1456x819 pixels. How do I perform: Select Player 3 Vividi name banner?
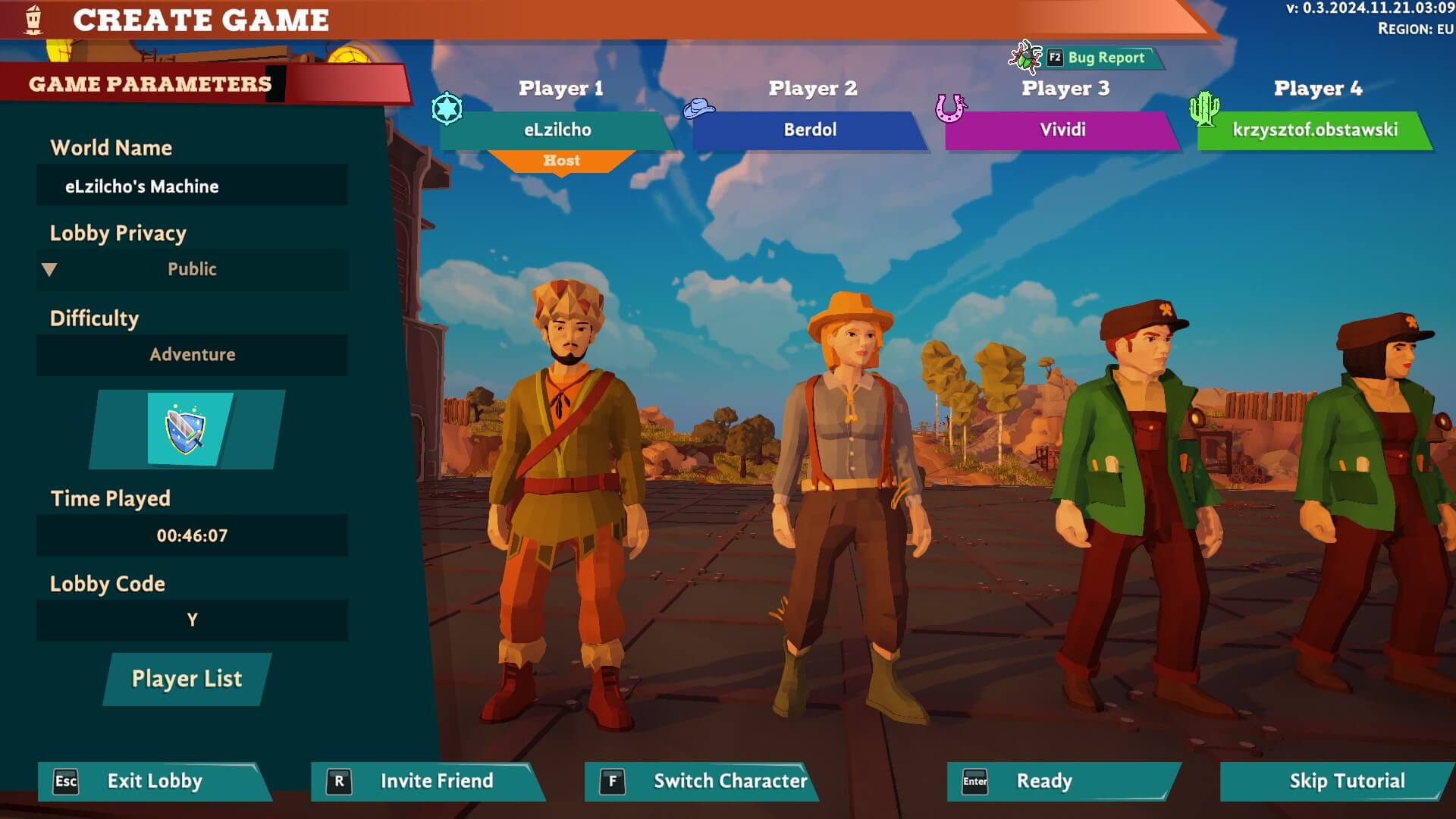click(x=1062, y=130)
